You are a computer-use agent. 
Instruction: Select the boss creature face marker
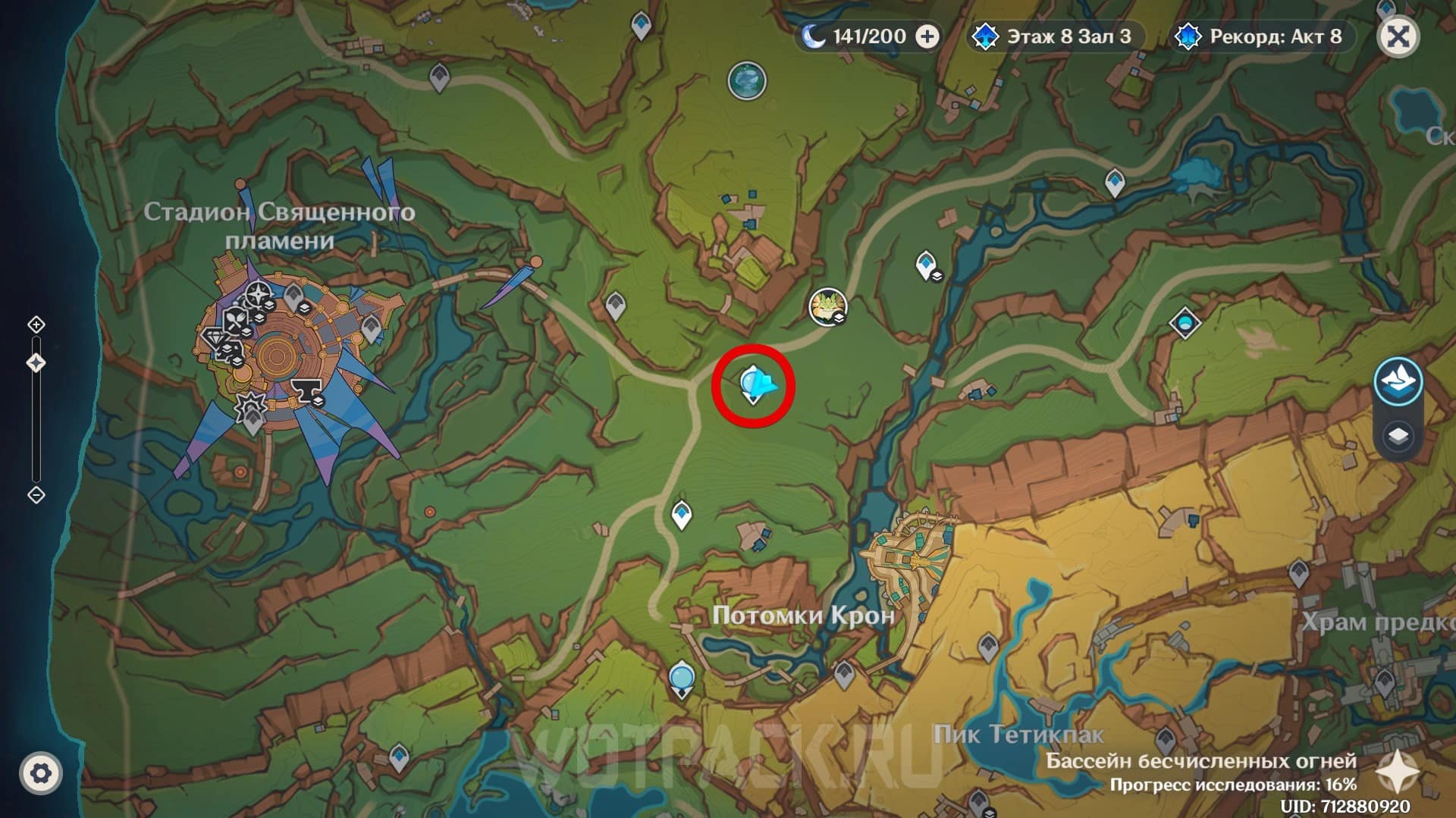coord(827,307)
